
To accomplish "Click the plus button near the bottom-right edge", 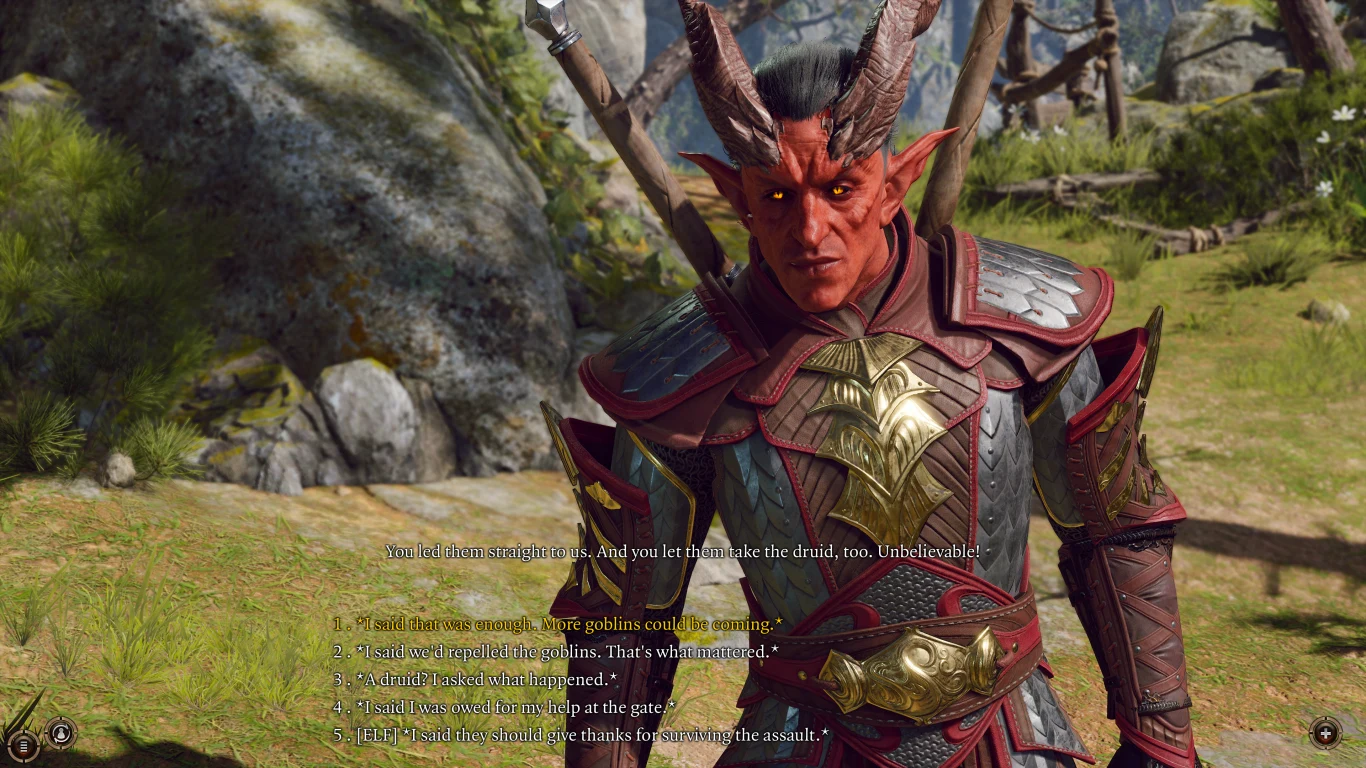I will [1326, 733].
